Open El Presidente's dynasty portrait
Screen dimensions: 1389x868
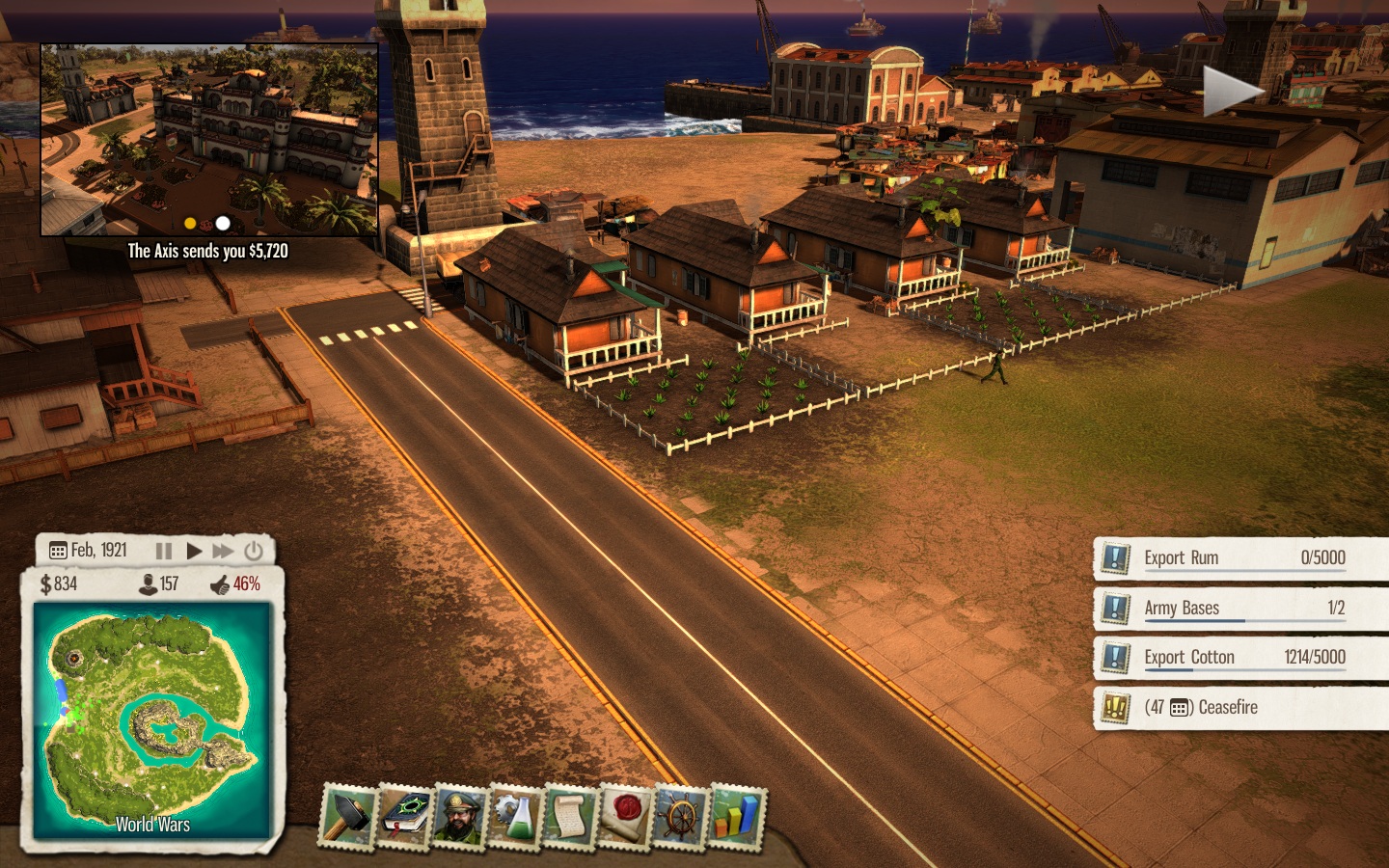click(459, 817)
